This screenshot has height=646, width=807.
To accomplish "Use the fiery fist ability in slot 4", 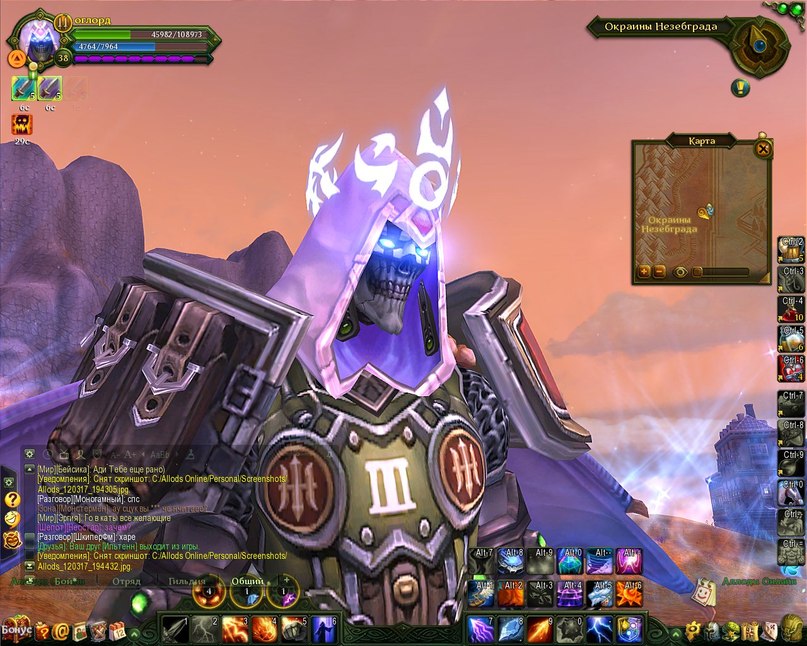I will [x=265, y=629].
